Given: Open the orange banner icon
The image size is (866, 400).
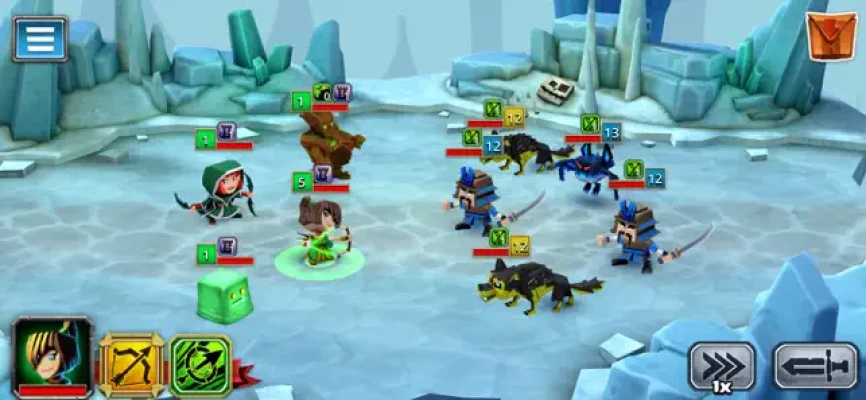Looking at the screenshot, I should click(829, 37).
